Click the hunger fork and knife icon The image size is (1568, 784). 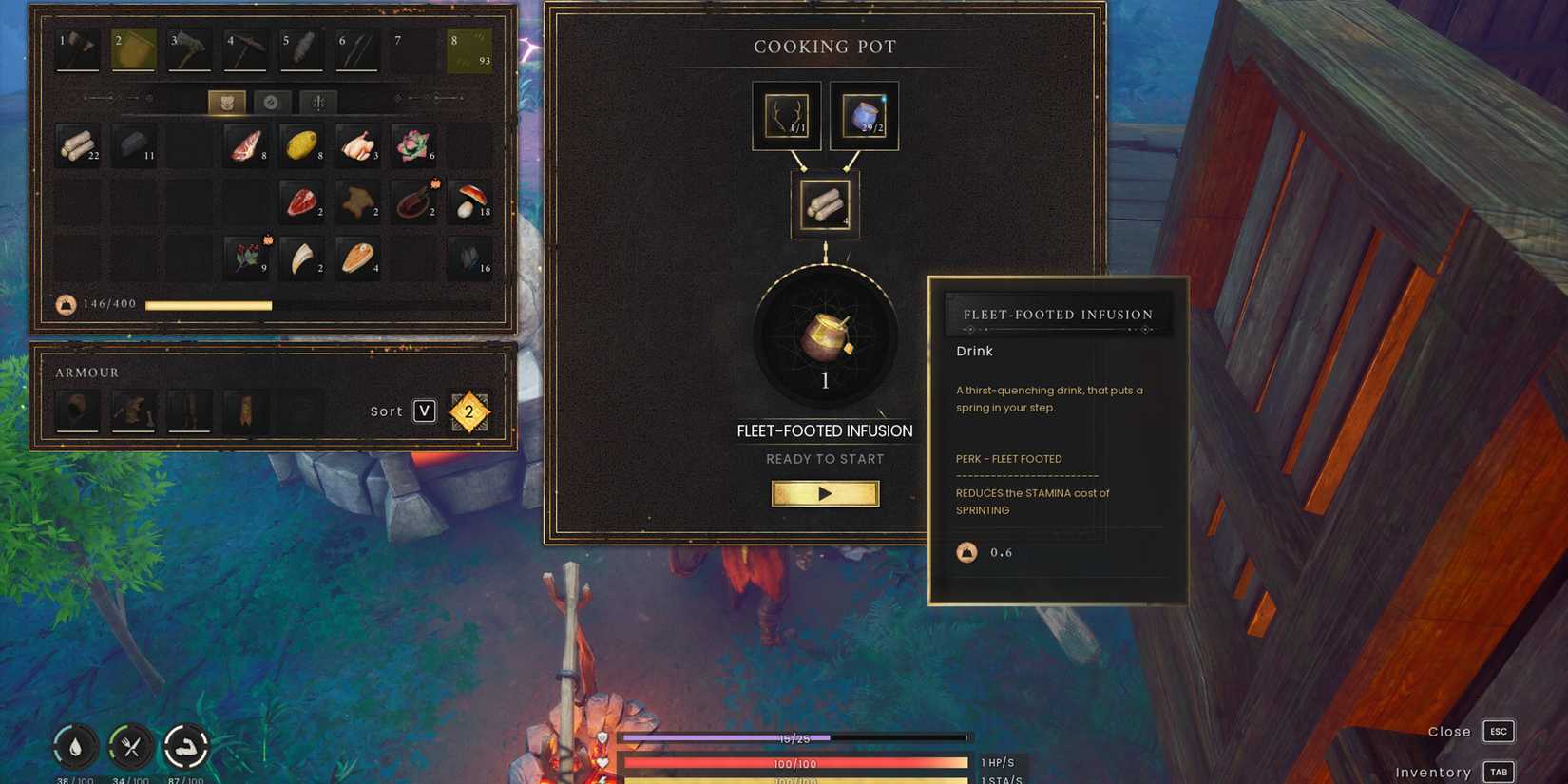[x=131, y=747]
